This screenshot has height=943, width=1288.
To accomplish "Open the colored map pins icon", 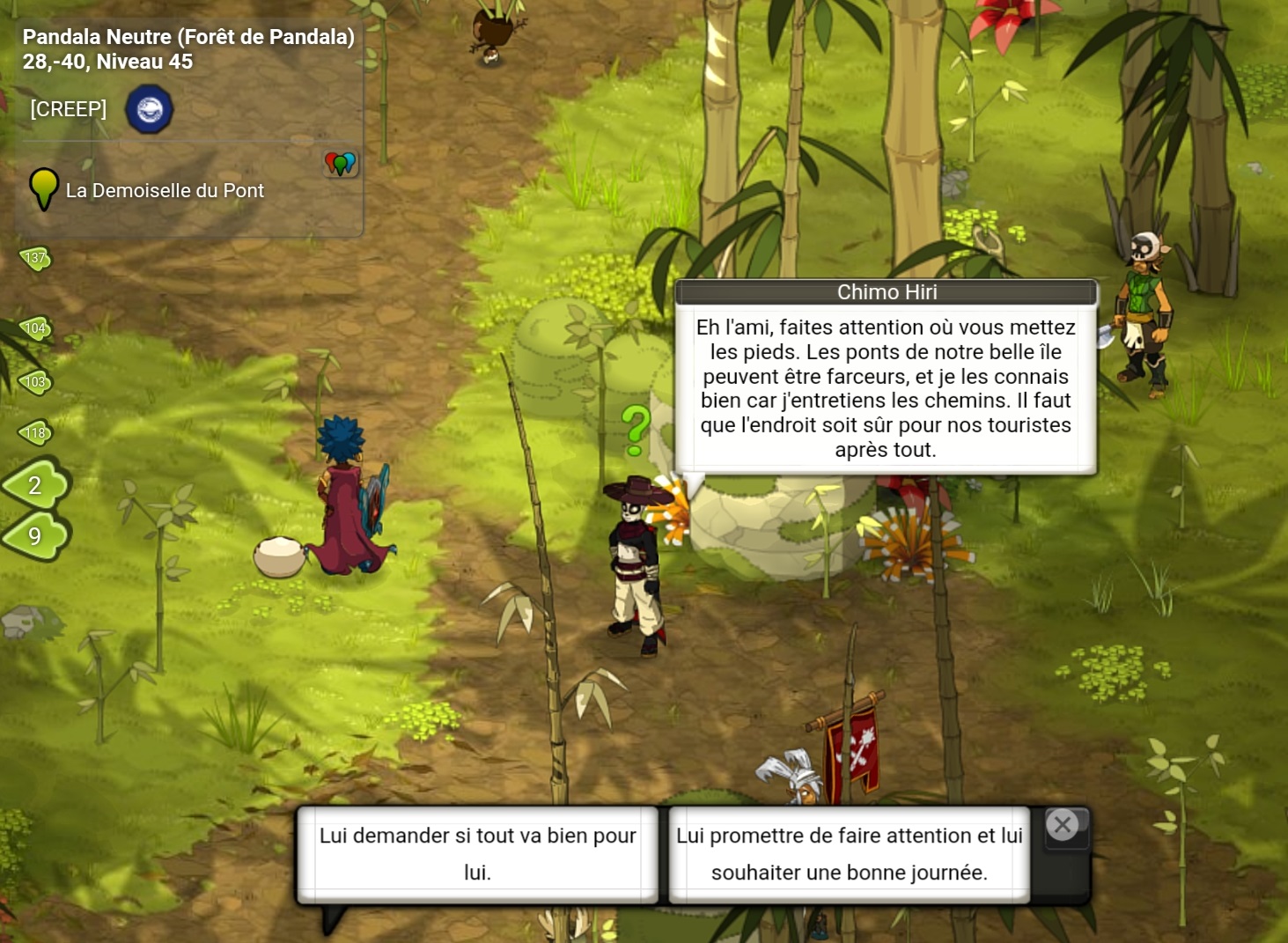I will pos(341,163).
